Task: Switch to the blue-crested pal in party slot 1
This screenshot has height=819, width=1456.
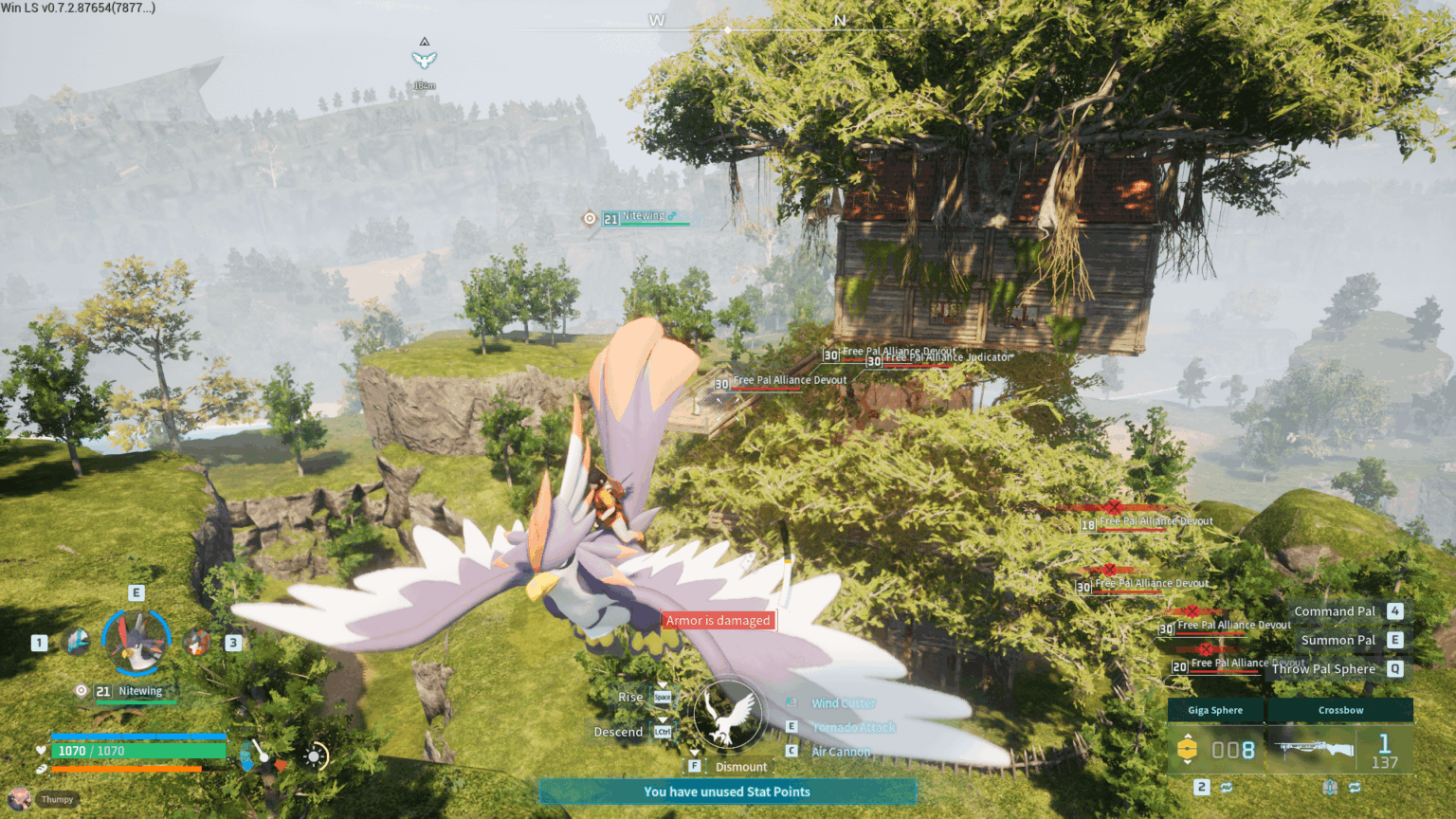Action: 77,642
